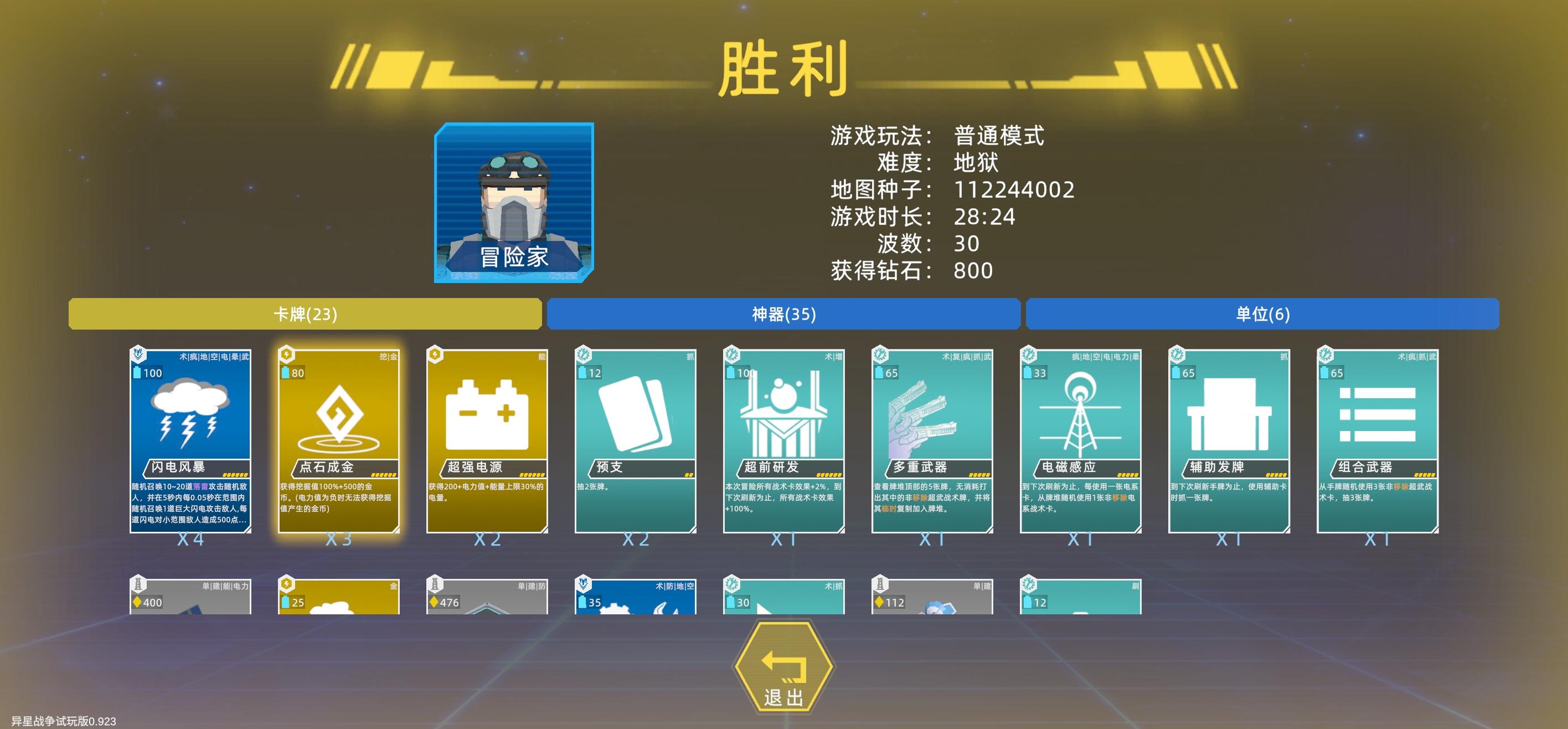
Task: Click the 多重武器 multi-weapon card
Action: click(932, 439)
